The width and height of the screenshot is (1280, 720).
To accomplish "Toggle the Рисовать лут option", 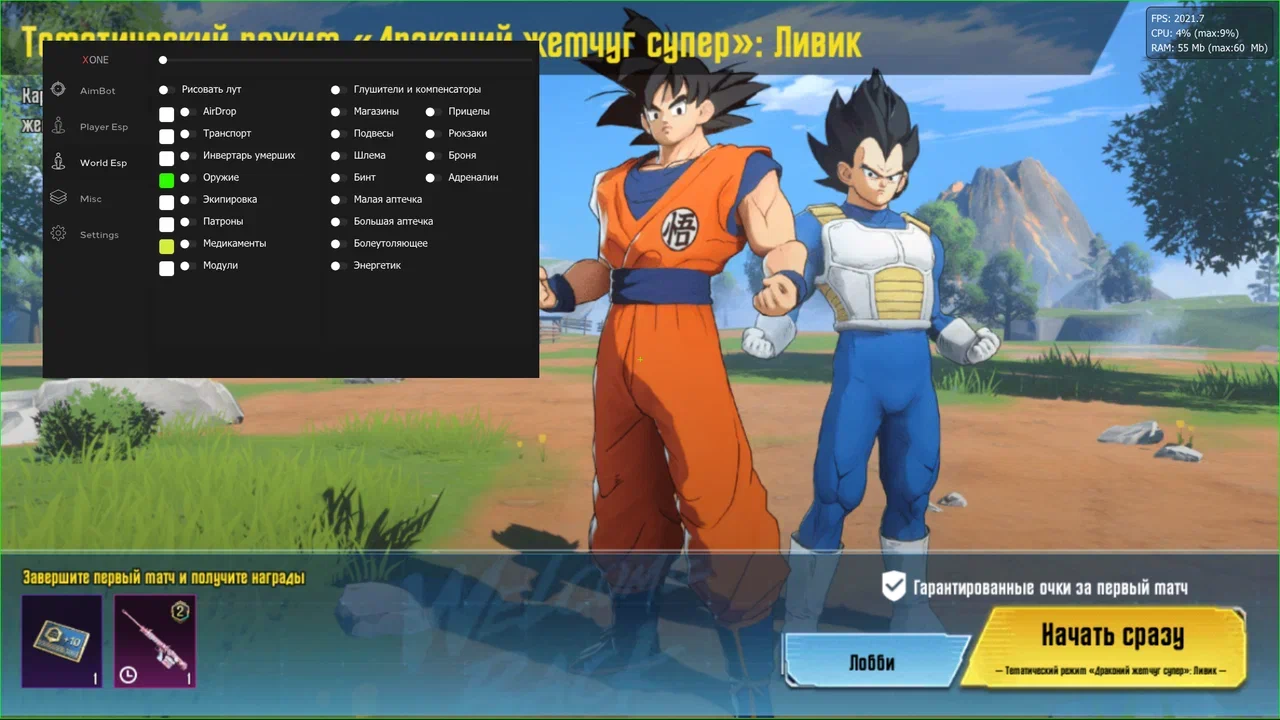I will [167, 90].
